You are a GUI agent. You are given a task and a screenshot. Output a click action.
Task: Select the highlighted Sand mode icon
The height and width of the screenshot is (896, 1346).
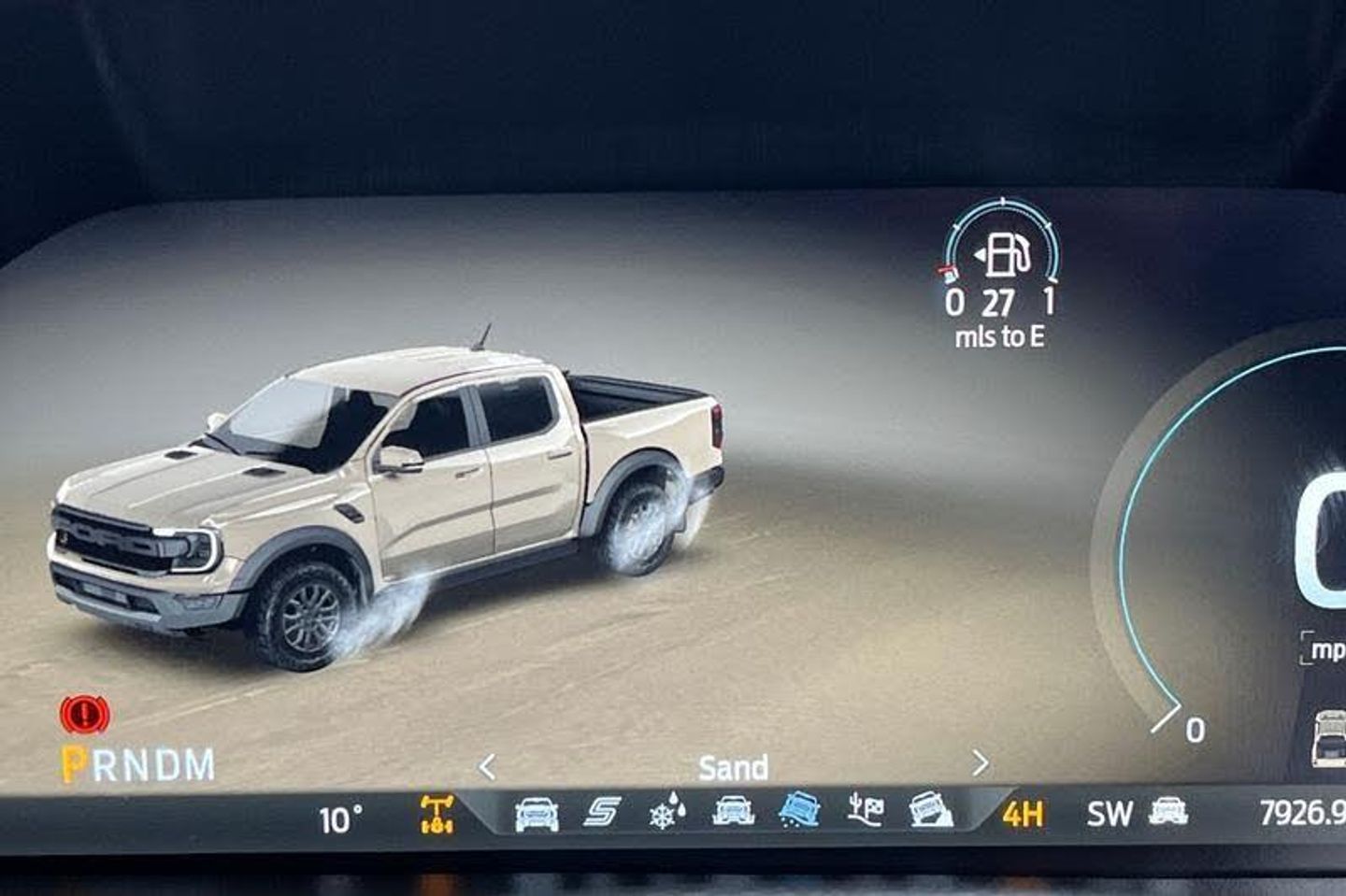799,810
